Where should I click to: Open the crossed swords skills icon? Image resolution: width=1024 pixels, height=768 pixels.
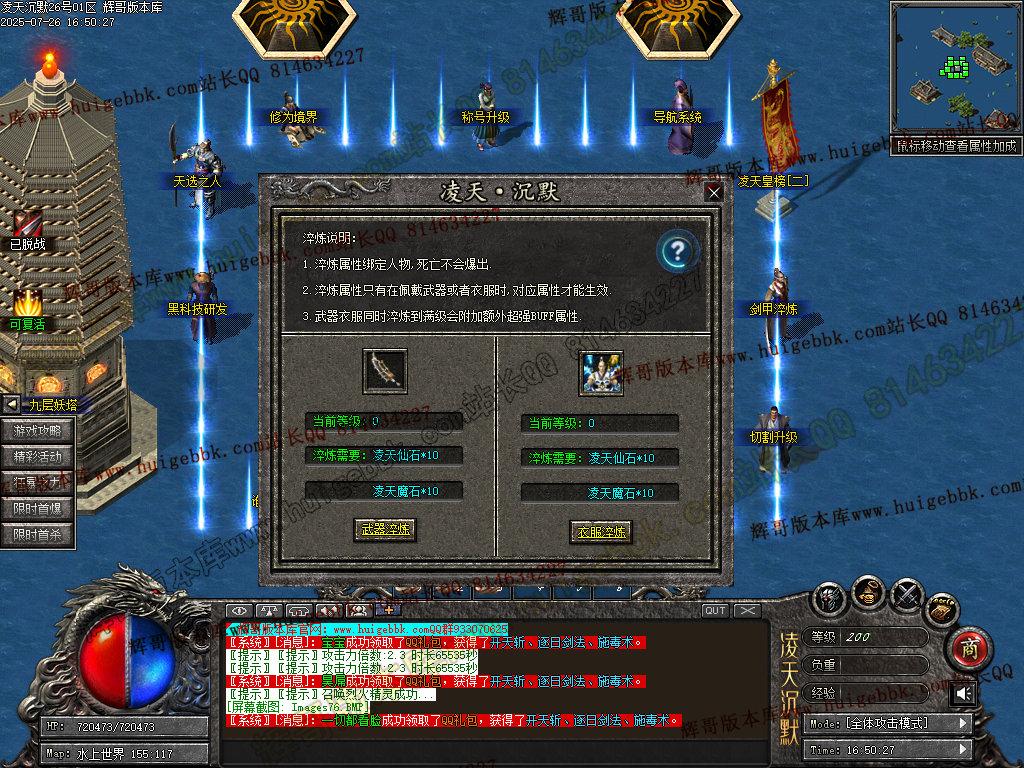pos(907,595)
